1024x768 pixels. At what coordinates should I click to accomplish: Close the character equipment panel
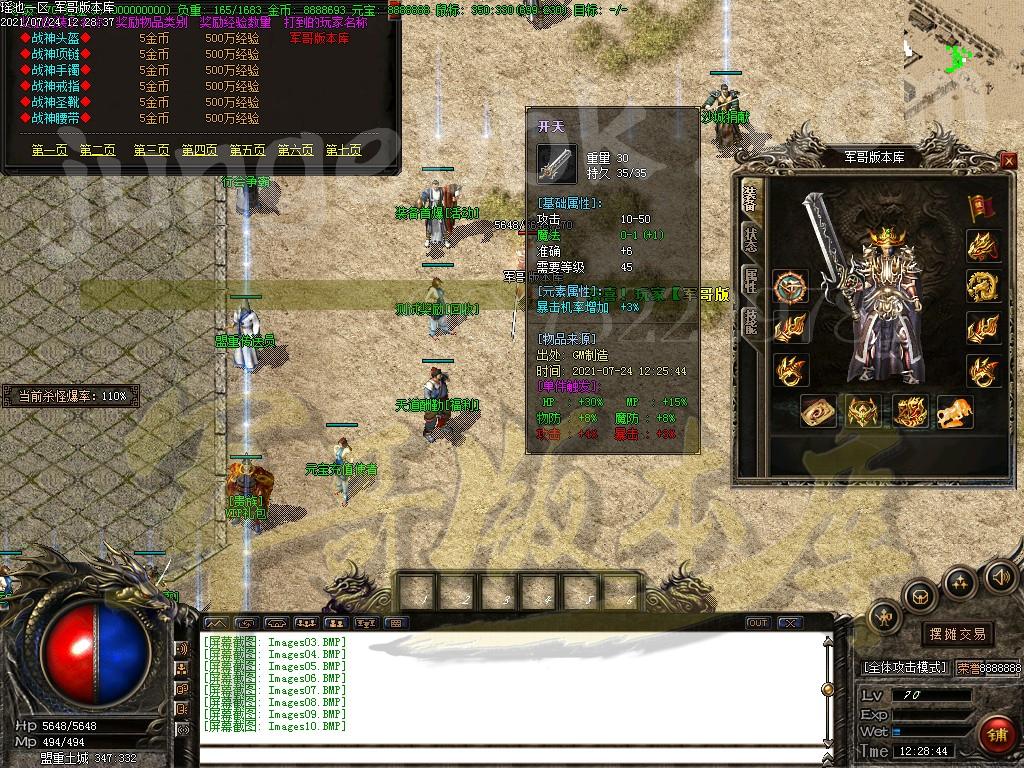(1008, 160)
